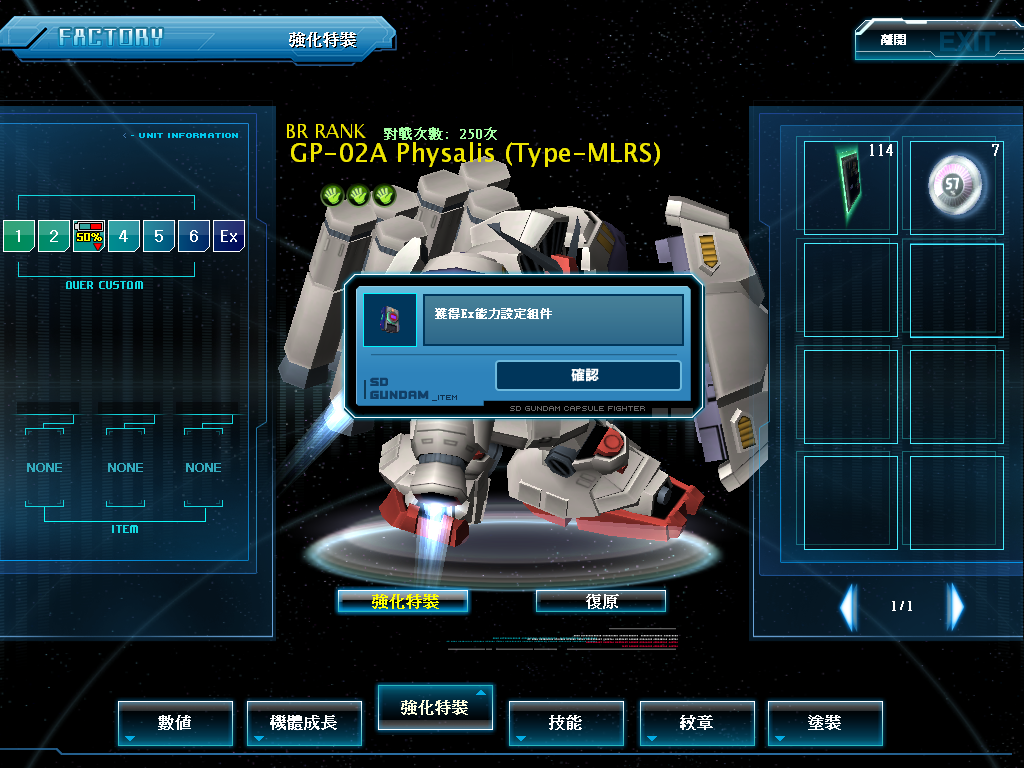Choose the 50% over custom slot
The image size is (1024, 768).
point(89,237)
